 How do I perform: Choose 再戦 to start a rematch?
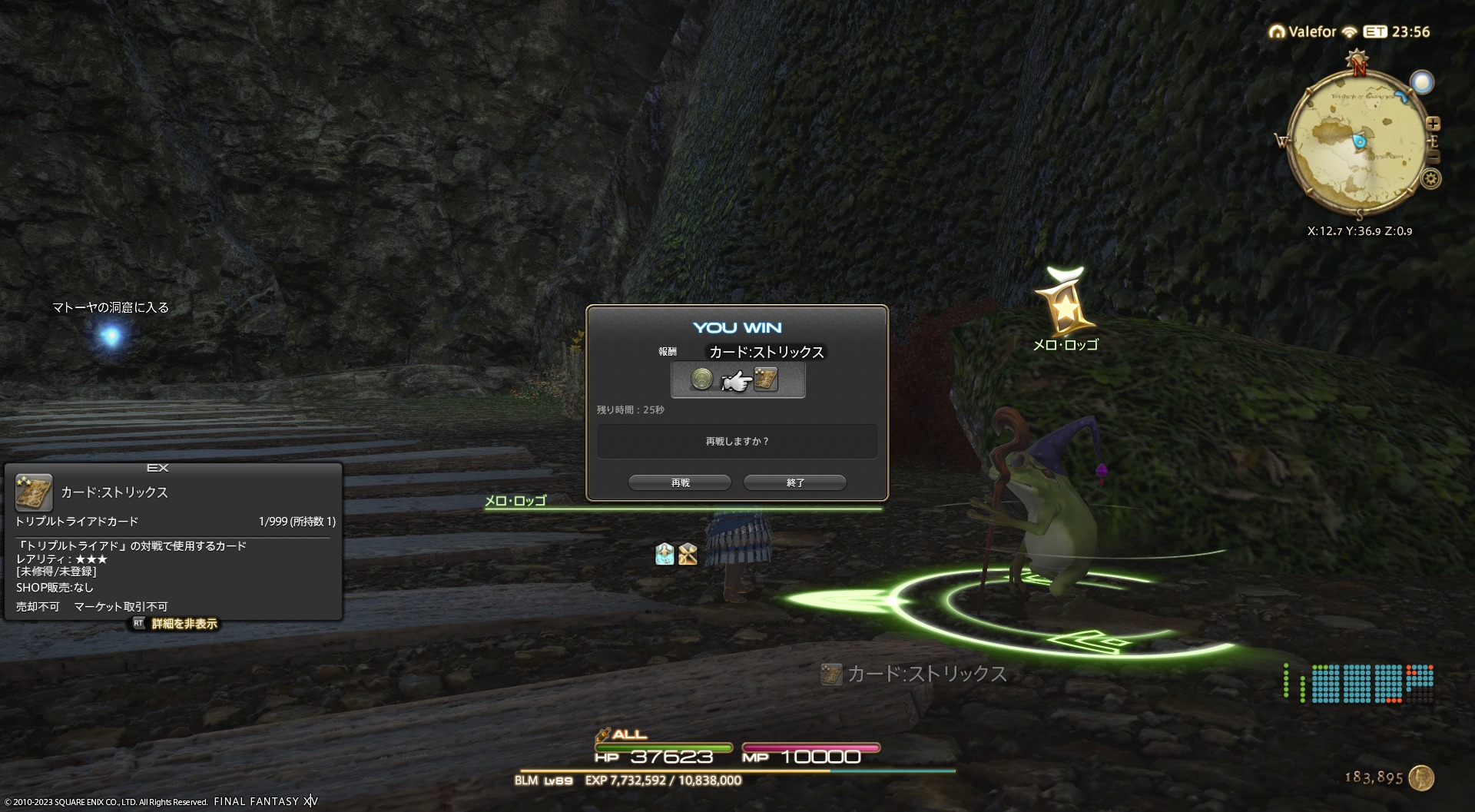(680, 482)
